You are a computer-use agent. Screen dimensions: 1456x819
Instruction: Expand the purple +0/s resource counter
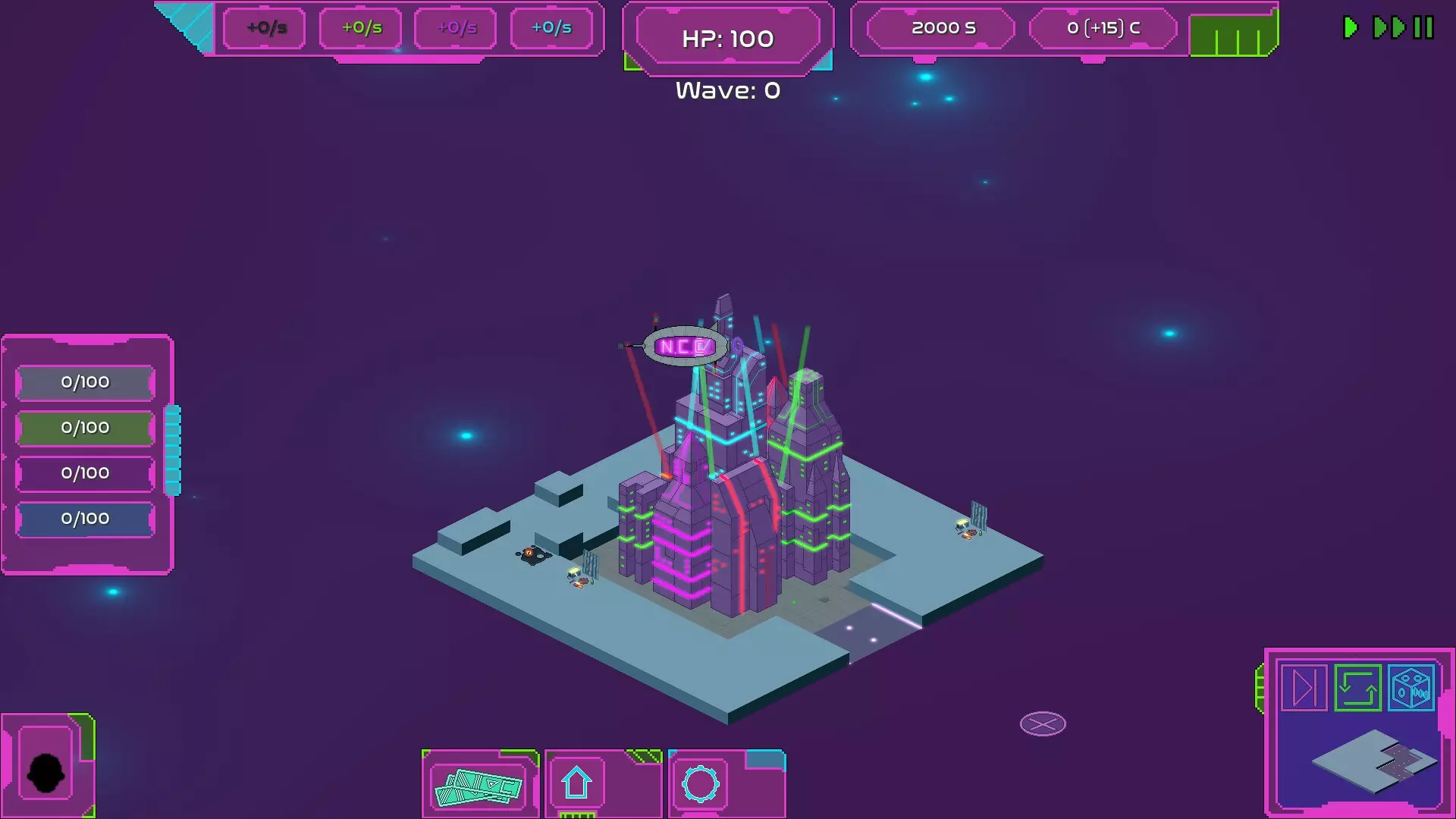pos(455,28)
